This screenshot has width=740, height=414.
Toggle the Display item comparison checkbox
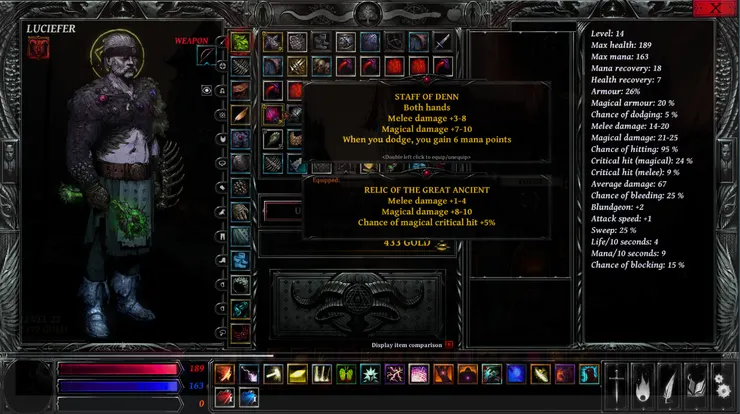[449, 345]
